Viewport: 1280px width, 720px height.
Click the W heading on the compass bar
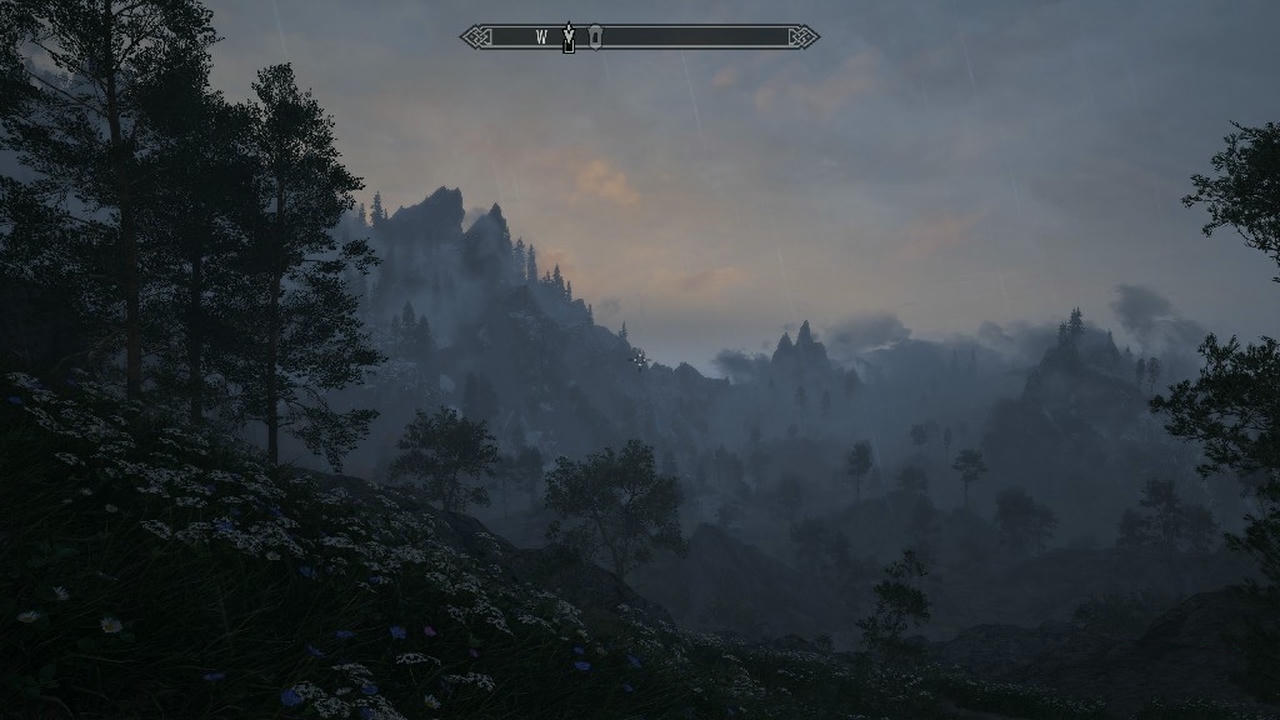coord(541,37)
